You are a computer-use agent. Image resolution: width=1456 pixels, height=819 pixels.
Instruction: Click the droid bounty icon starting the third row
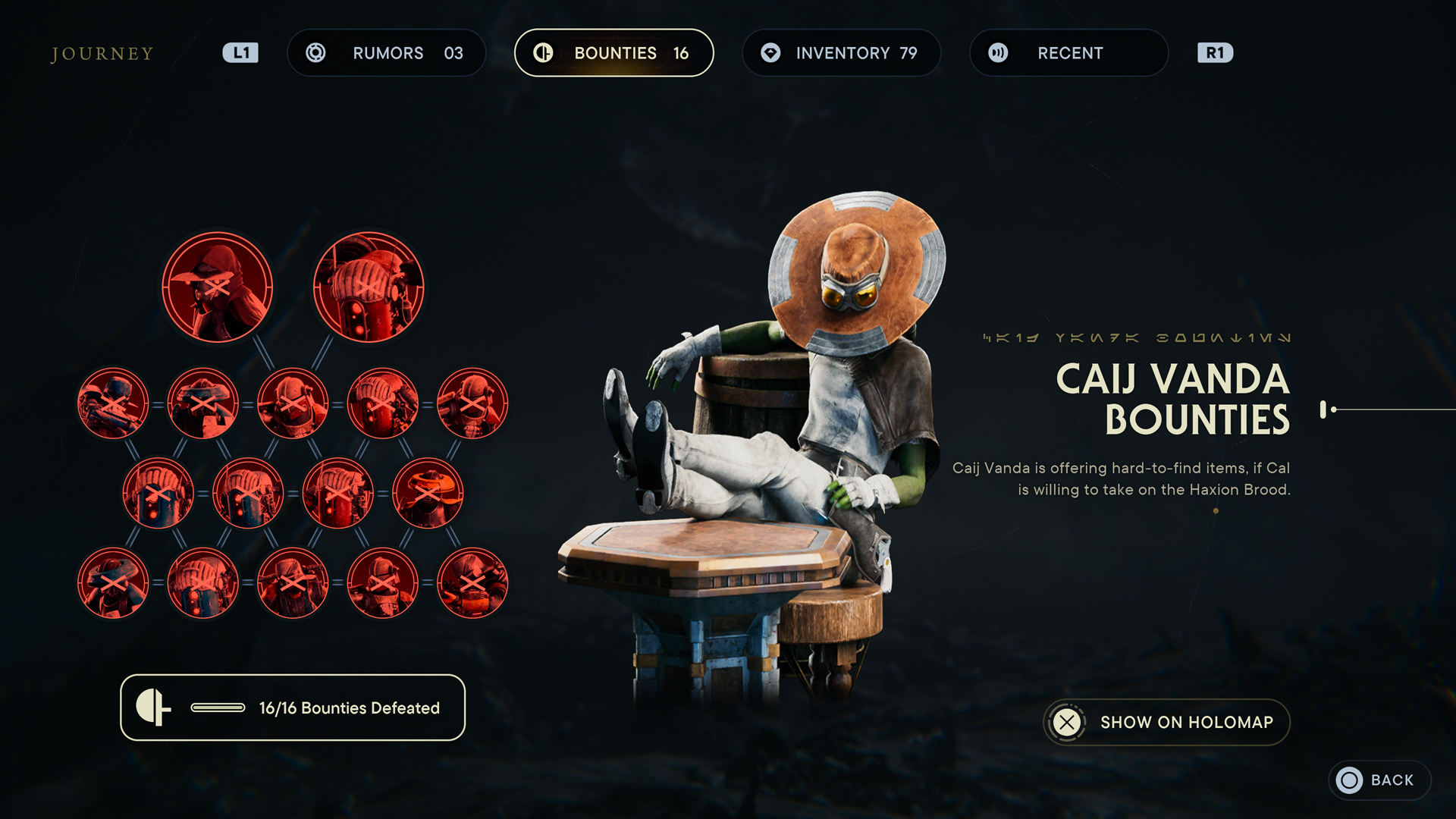pos(157,491)
